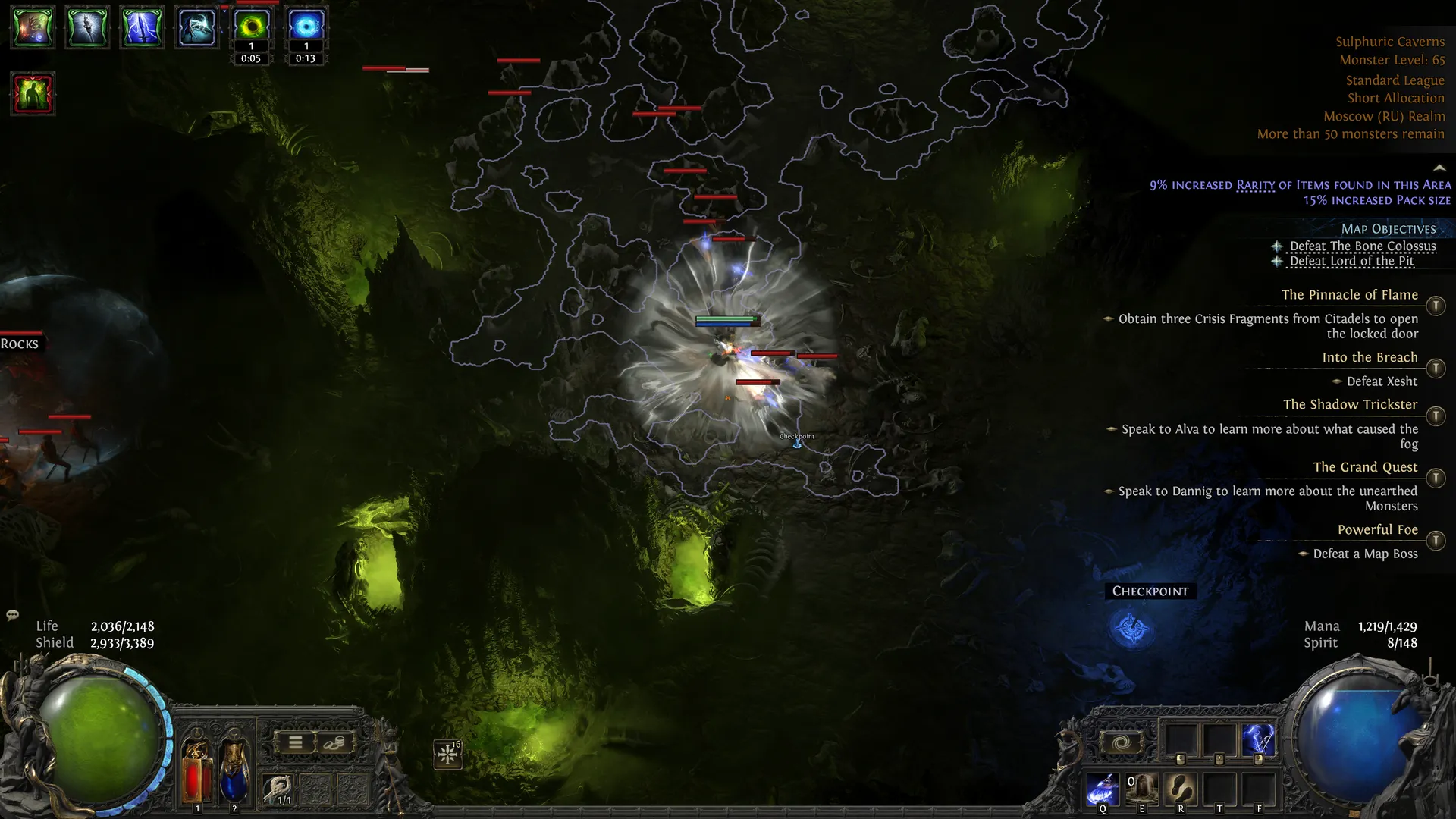Collapse the quest panel with the arrow
The width and height of the screenshot is (1456, 819).
(x=1439, y=168)
